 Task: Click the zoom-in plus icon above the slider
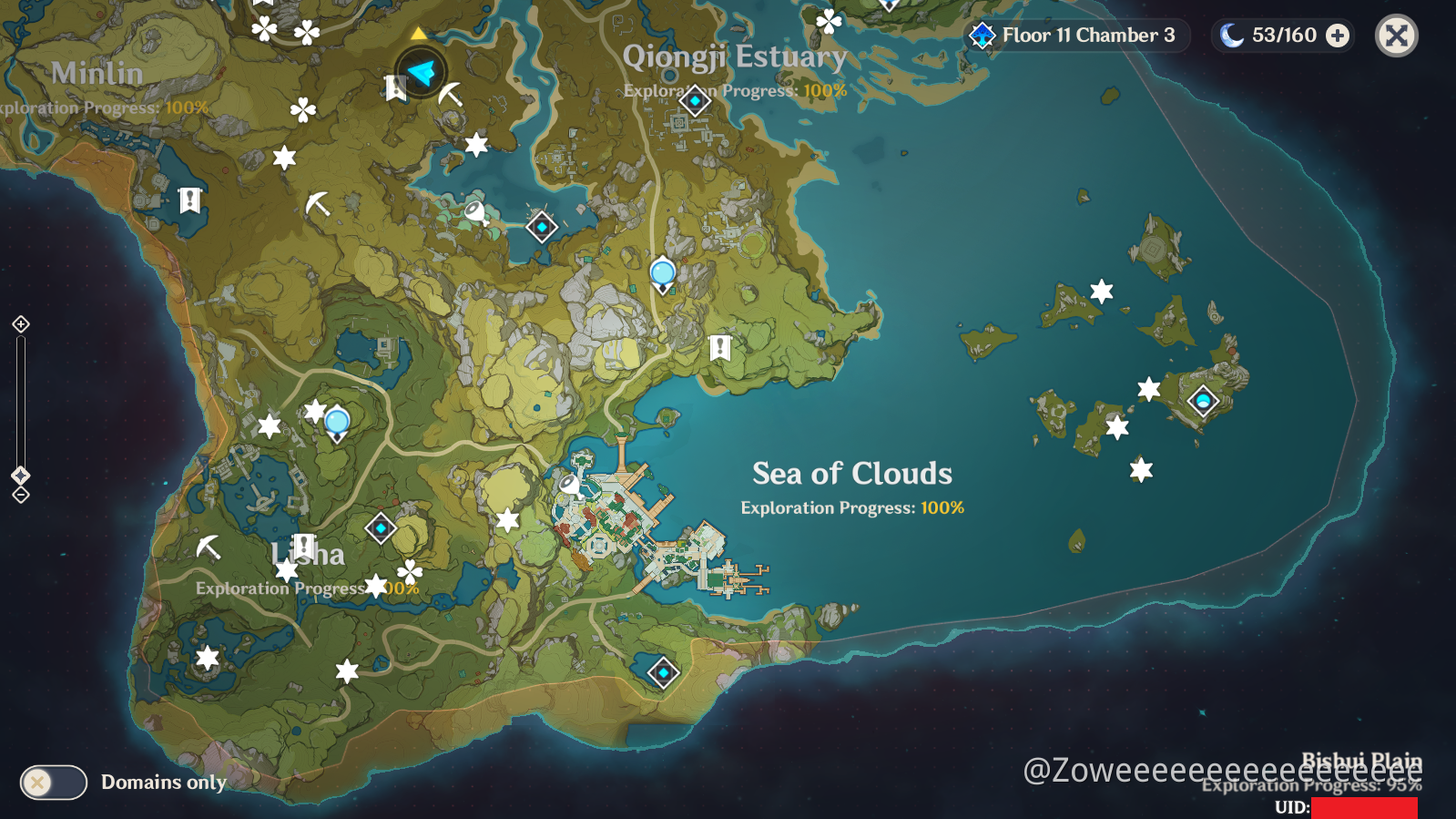(20, 323)
